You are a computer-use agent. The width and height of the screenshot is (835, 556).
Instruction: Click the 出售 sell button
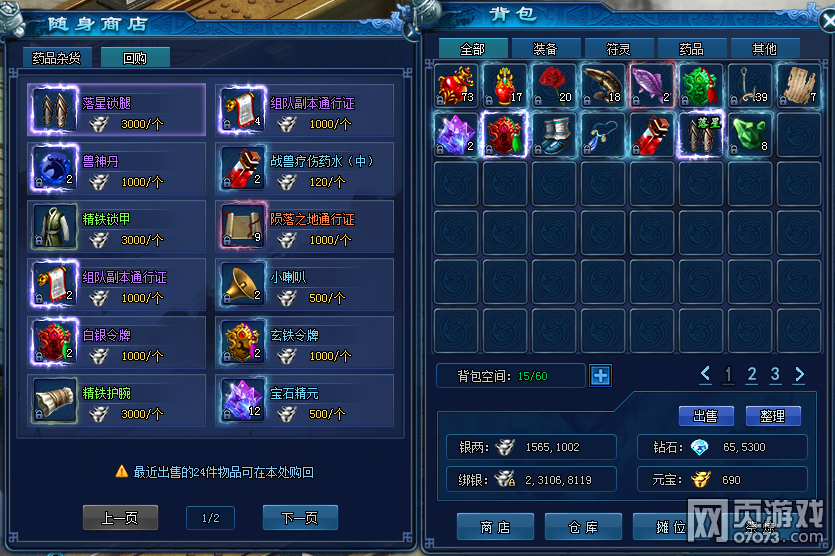706,416
